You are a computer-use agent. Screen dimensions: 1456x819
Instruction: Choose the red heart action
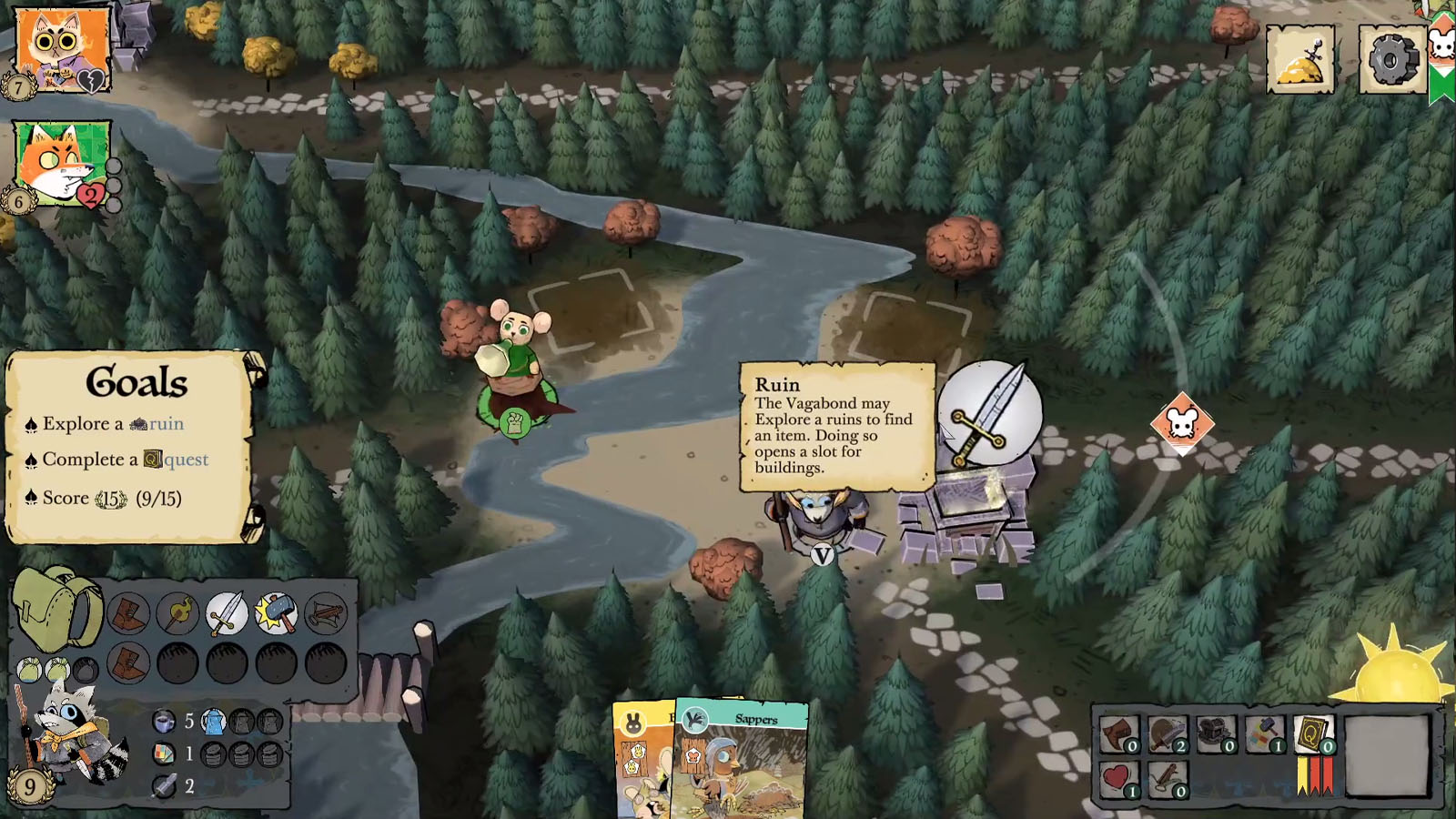coord(1117,780)
